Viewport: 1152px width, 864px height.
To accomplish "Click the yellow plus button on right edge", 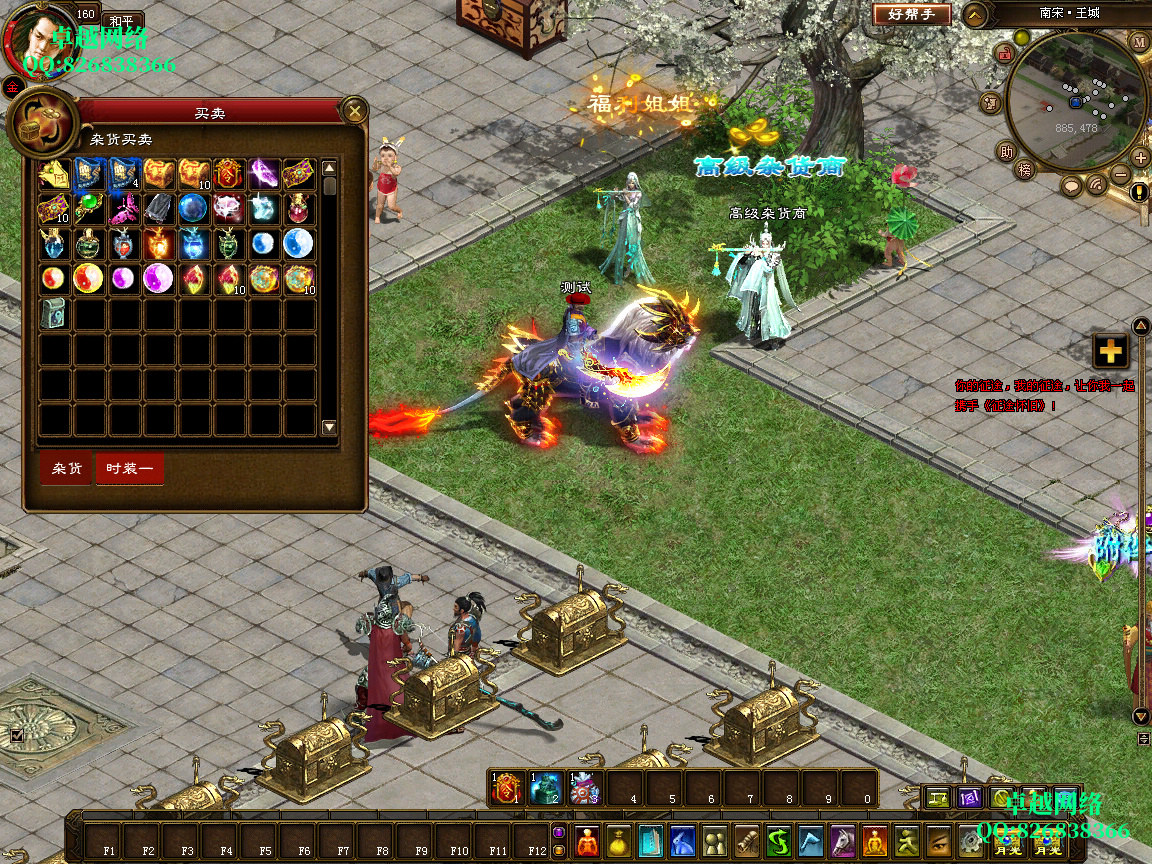I will [1110, 351].
